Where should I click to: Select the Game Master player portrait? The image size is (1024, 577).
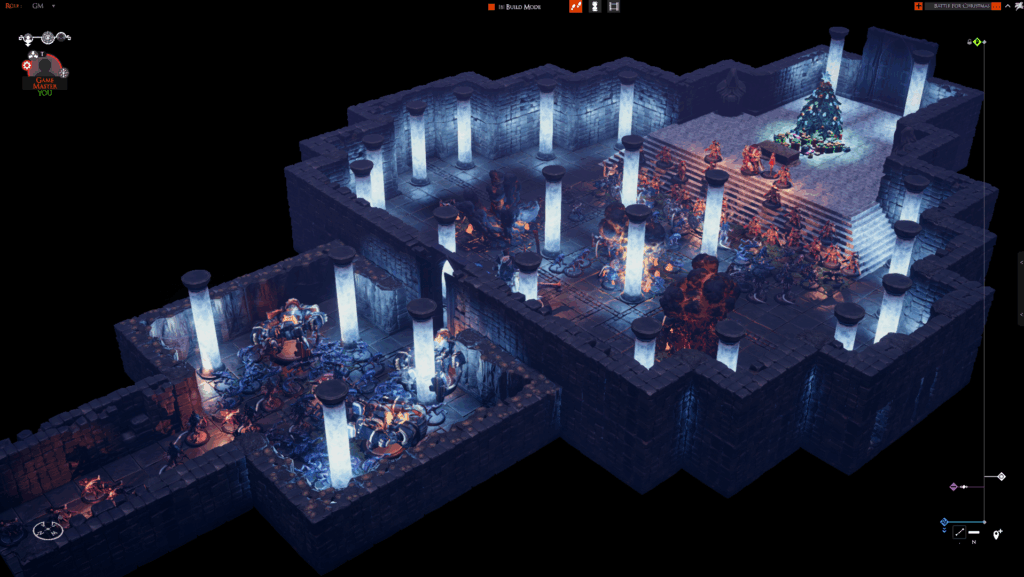coord(46,72)
